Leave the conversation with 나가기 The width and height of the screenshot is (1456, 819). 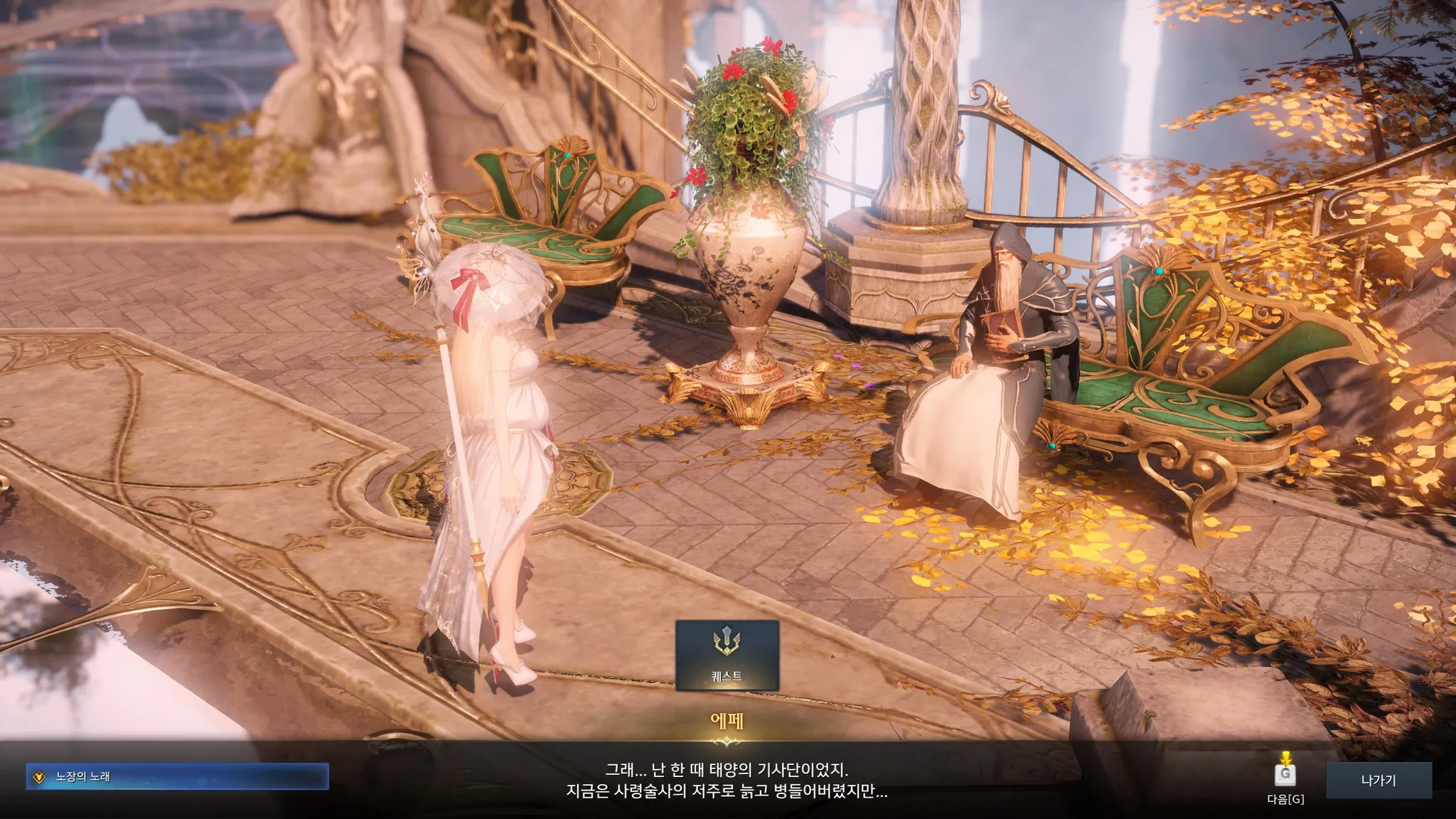[x=1379, y=781]
